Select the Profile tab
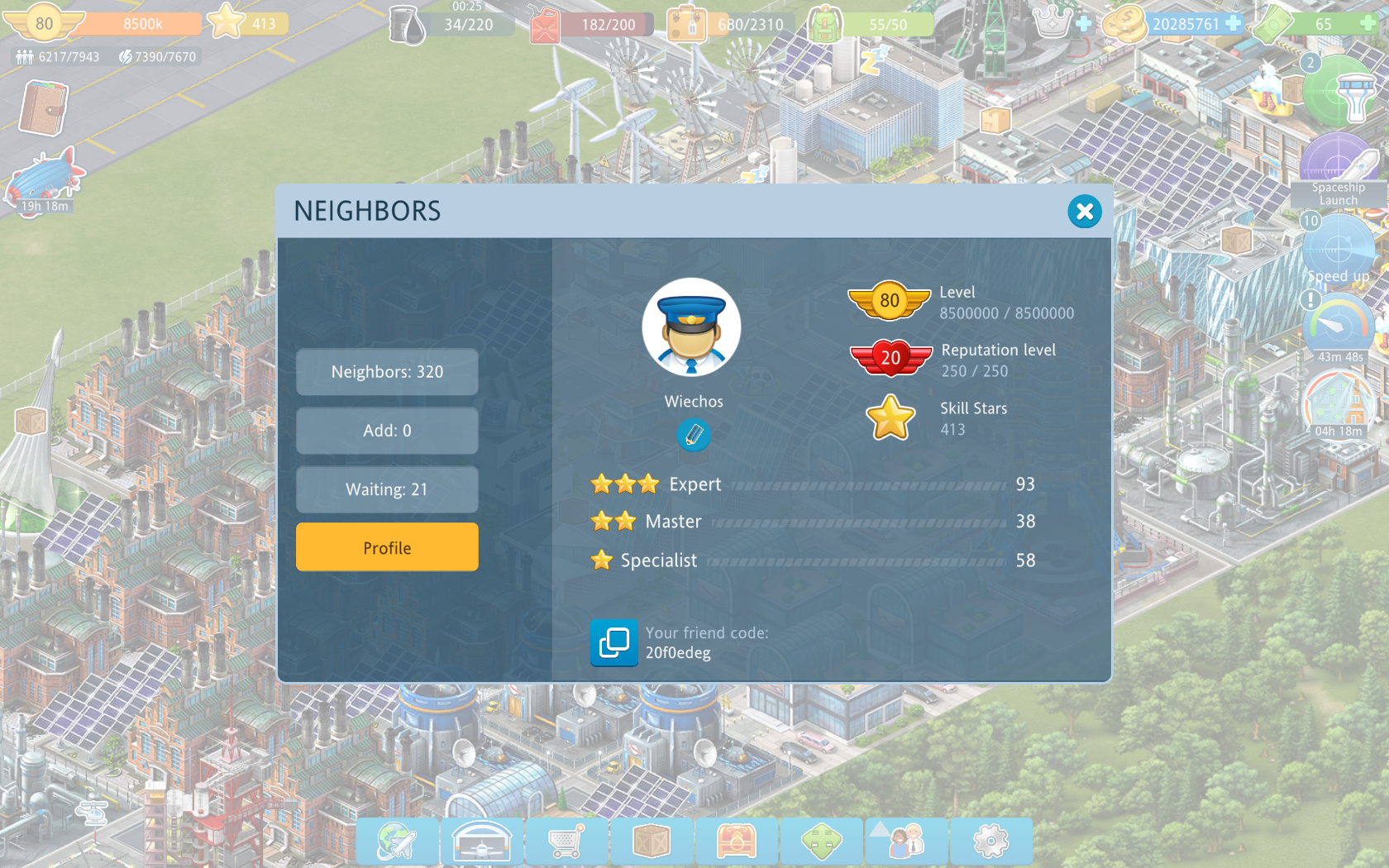This screenshot has height=868, width=1389. pyautogui.click(x=387, y=547)
